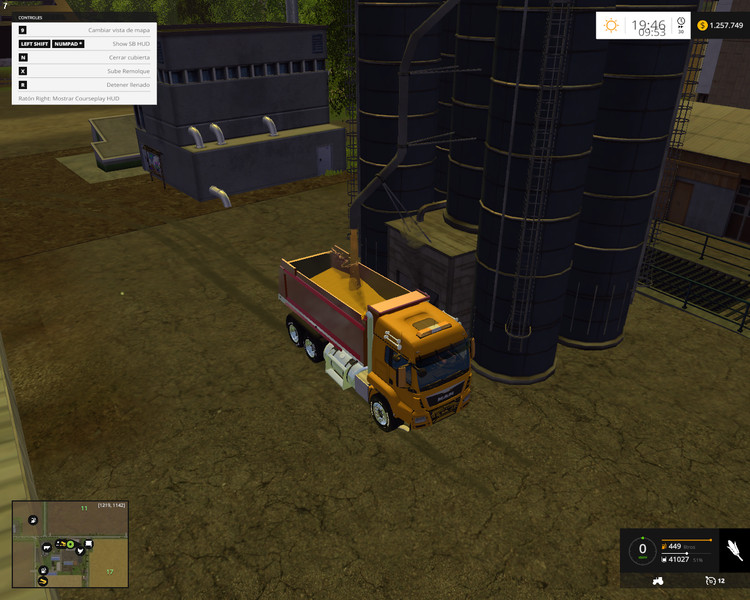
Task: Select the tractor icon under the speedometer
Action: [x=658, y=580]
